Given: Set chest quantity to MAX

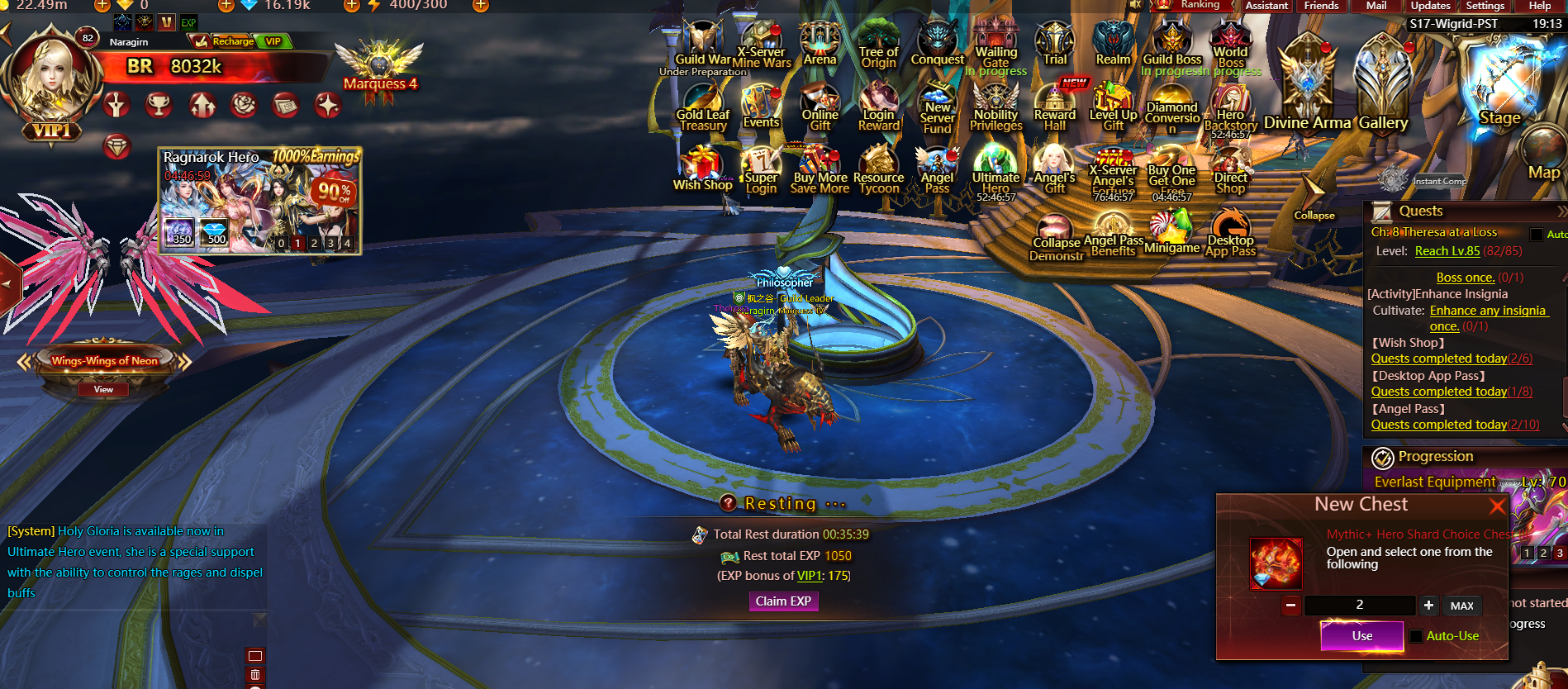Looking at the screenshot, I should coord(1461,606).
